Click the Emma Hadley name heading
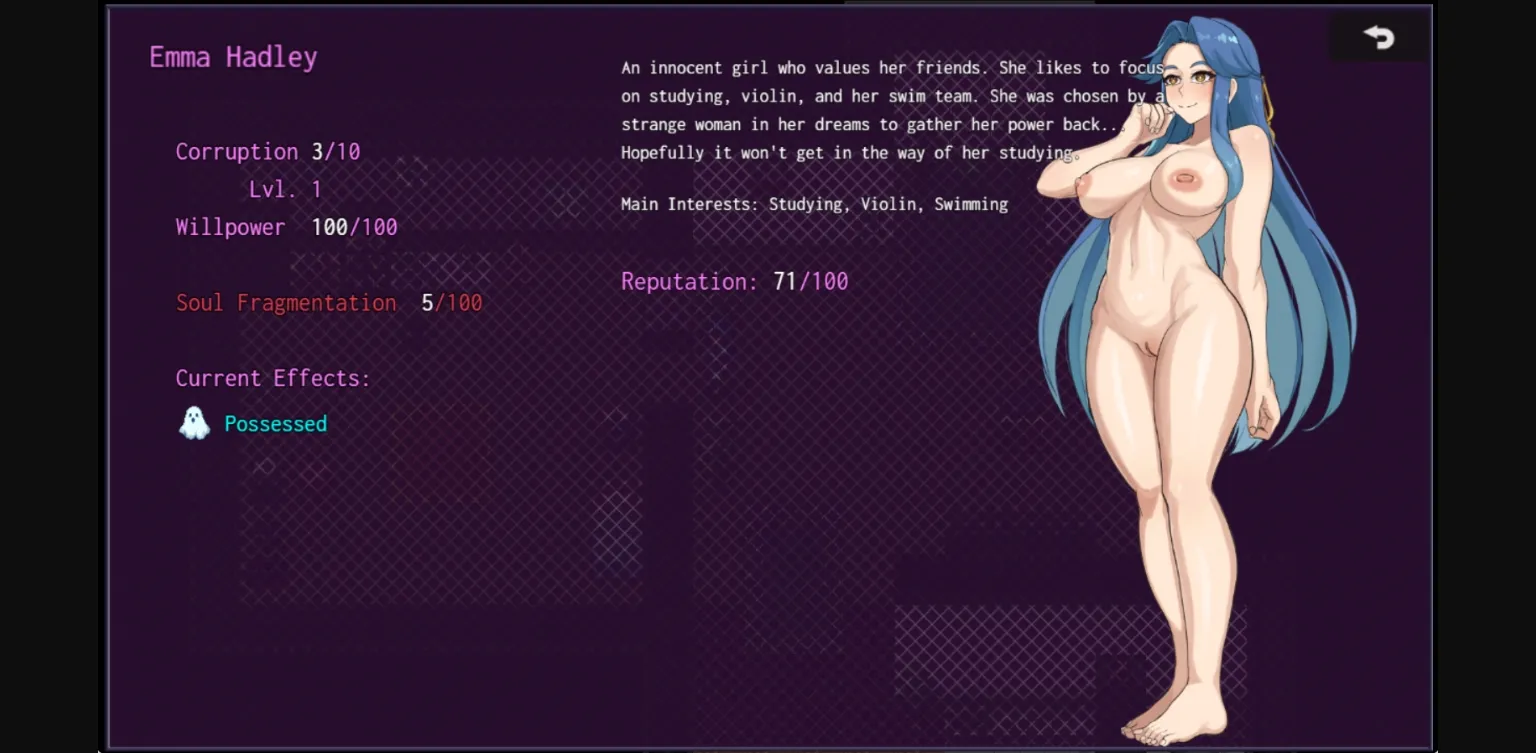 coord(233,57)
